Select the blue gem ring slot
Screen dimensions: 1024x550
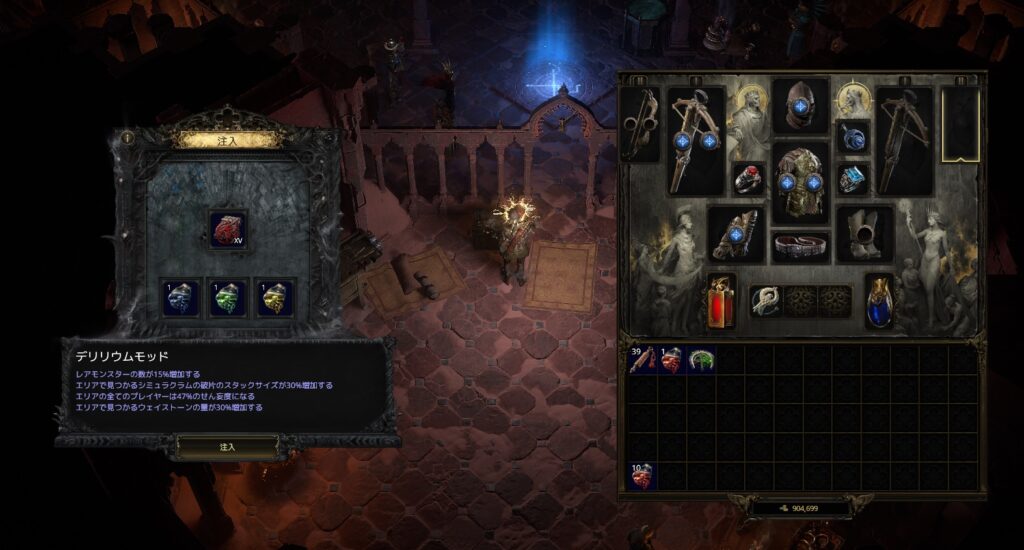coord(853,179)
